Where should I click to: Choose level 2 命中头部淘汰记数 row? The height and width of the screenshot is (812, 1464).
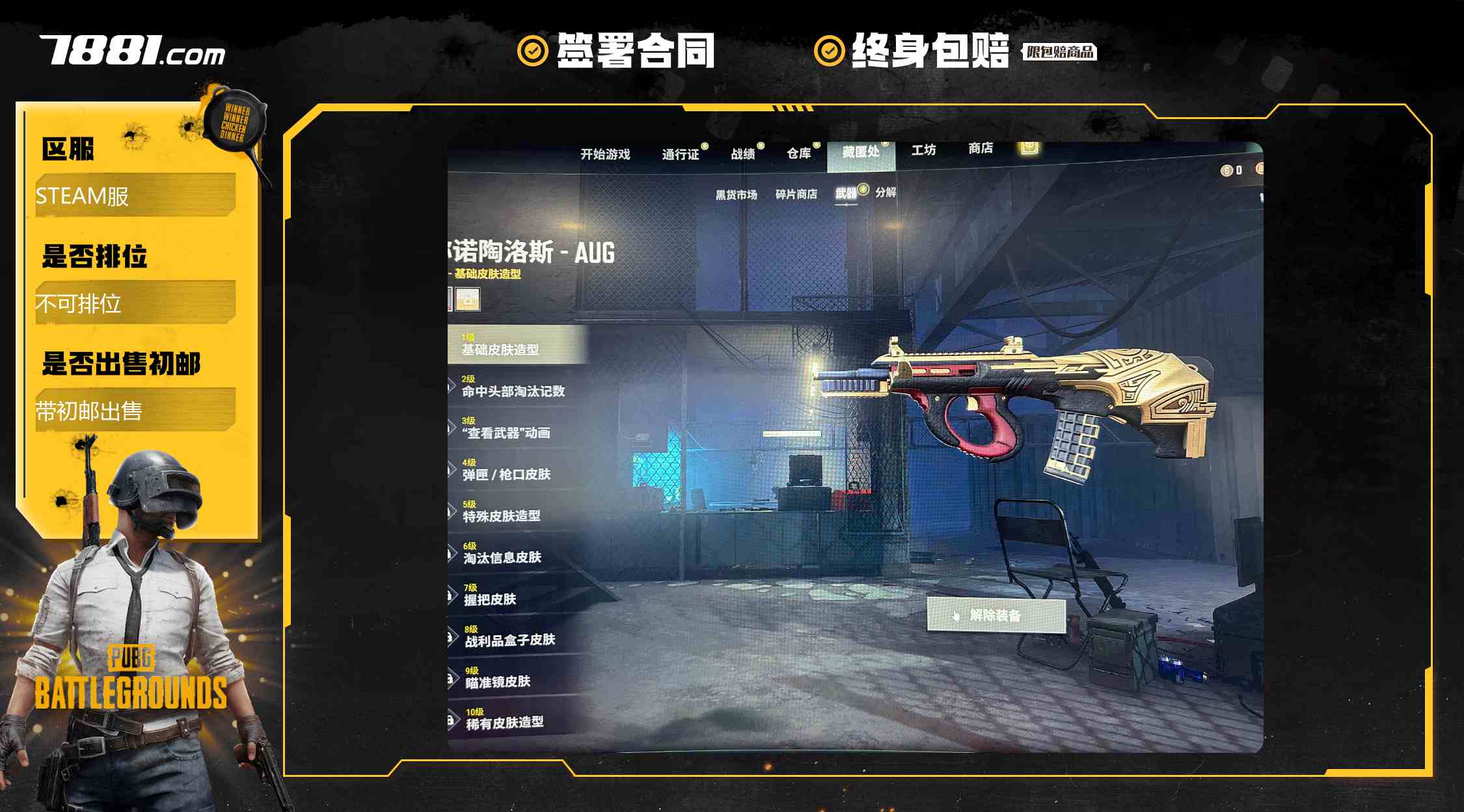coord(513,387)
